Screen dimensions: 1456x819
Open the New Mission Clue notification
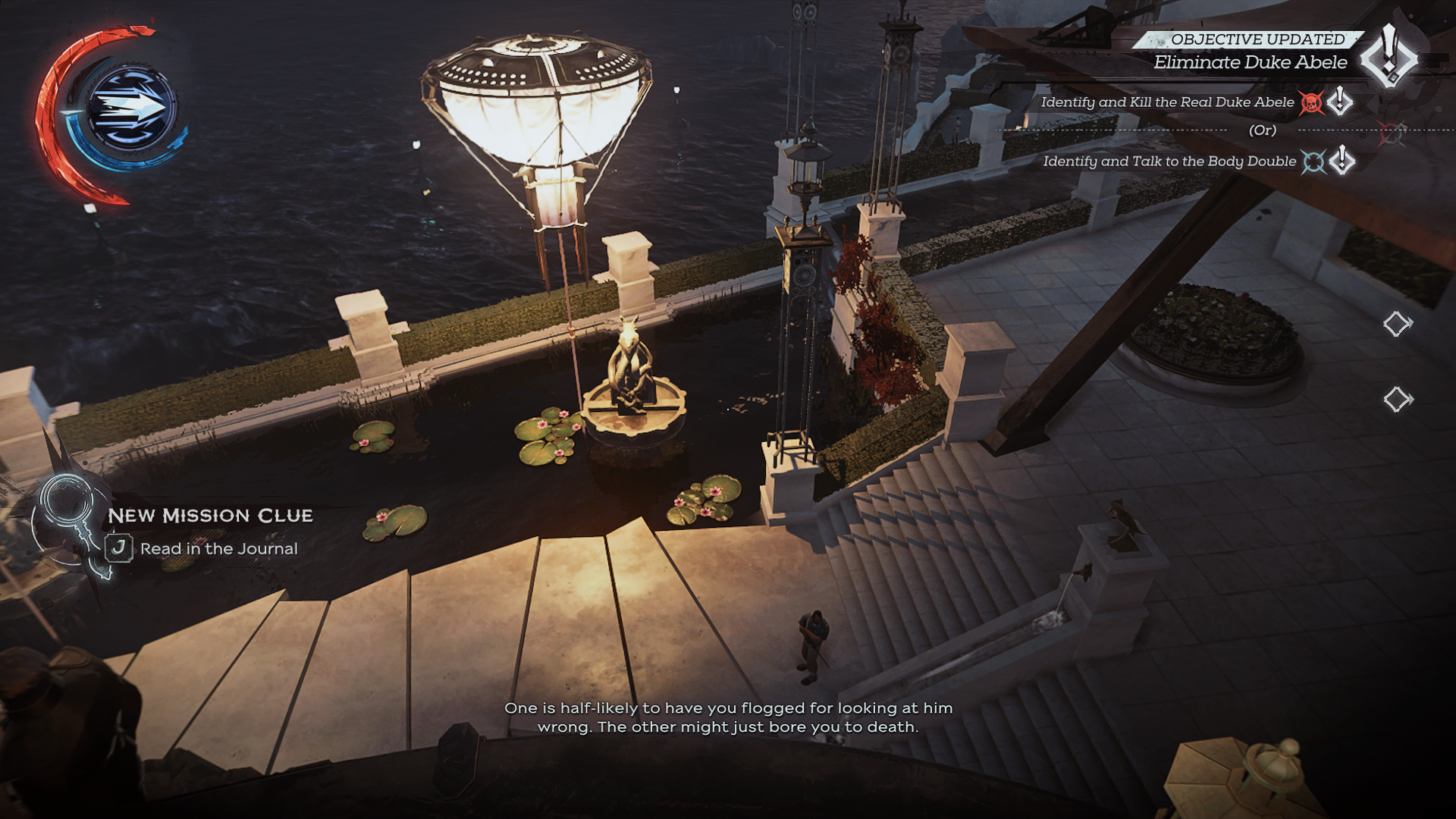coord(210,516)
